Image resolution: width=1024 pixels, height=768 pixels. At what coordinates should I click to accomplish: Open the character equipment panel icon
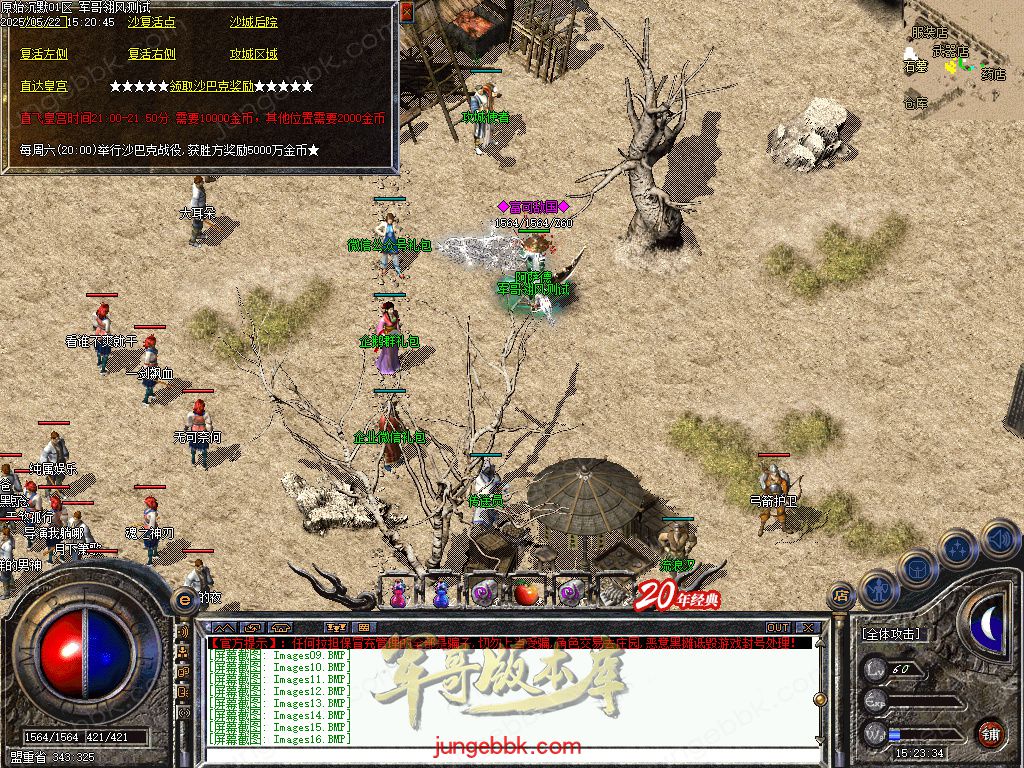pos(877,589)
